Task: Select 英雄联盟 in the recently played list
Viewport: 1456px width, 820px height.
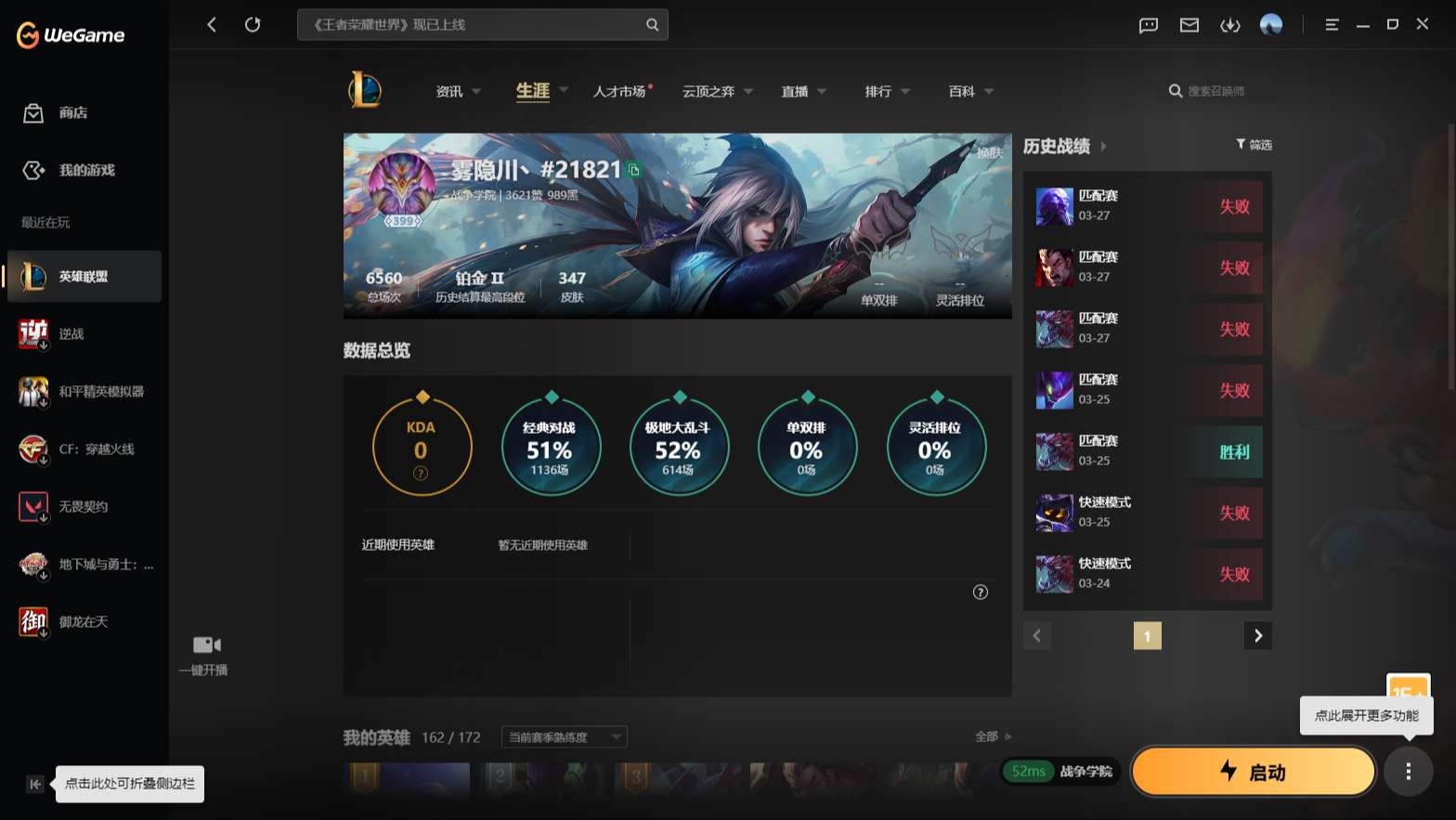Action: pyautogui.click(x=84, y=276)
